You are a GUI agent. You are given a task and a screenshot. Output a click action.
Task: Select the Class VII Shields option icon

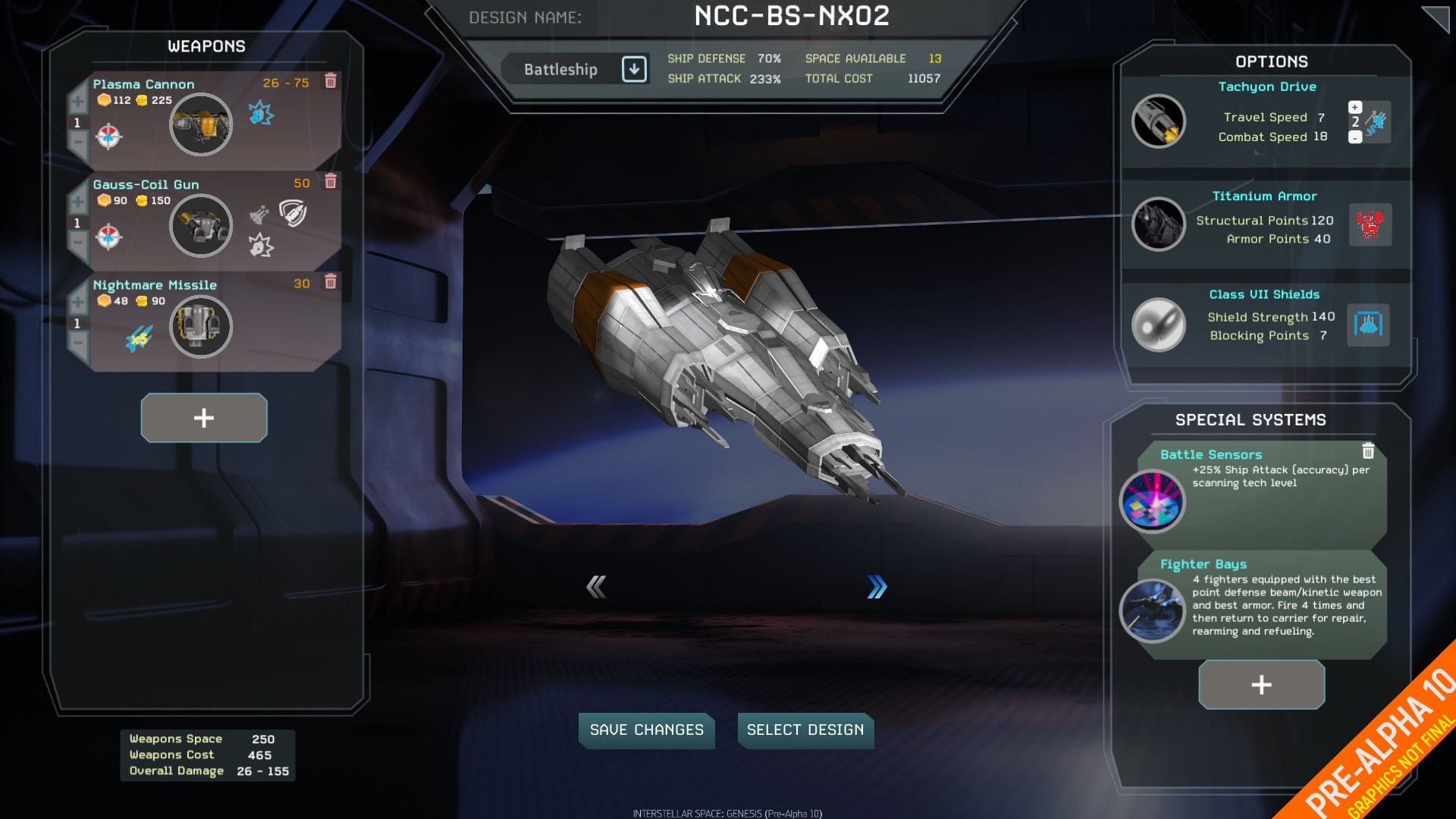1158,325
